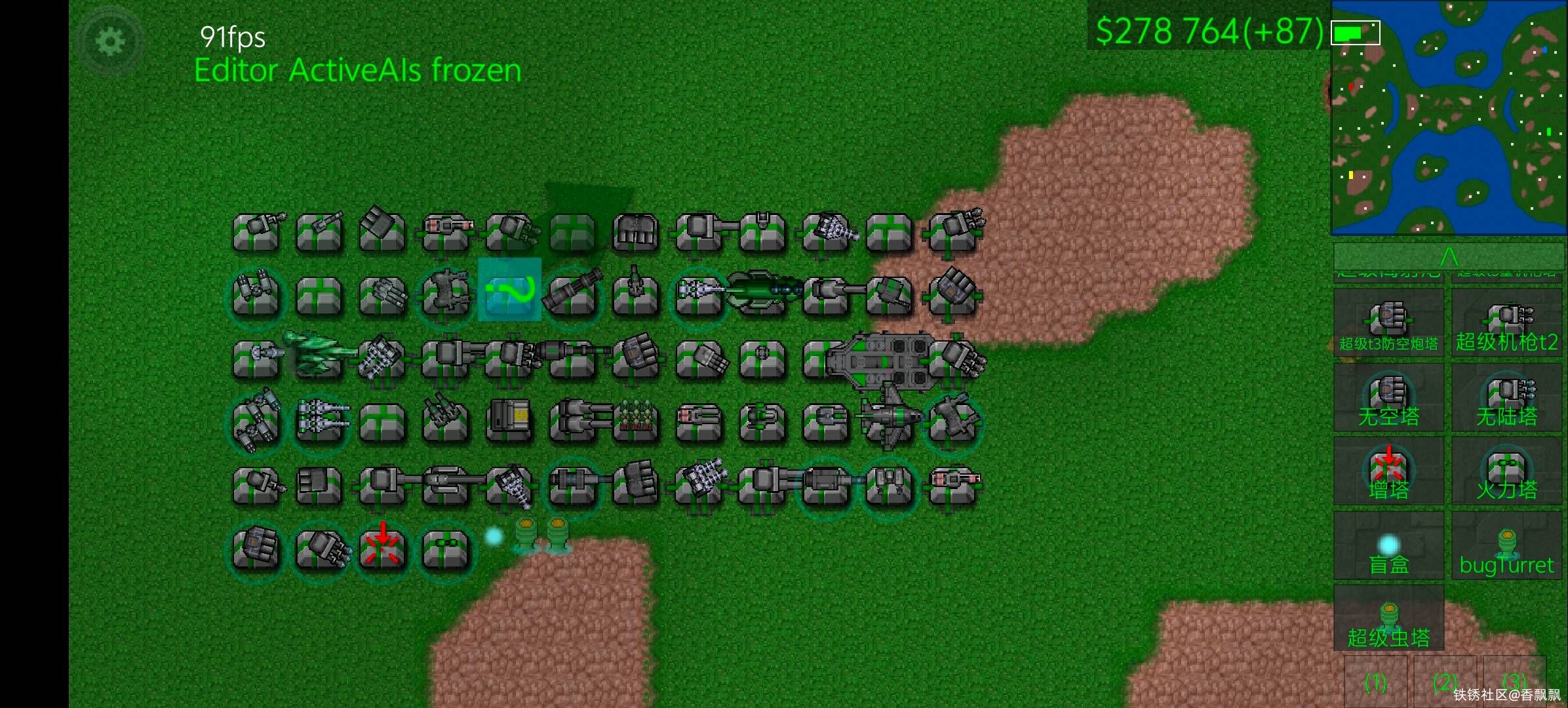
Task: Collapse the build list with the up arrow
Action: 1448,255
